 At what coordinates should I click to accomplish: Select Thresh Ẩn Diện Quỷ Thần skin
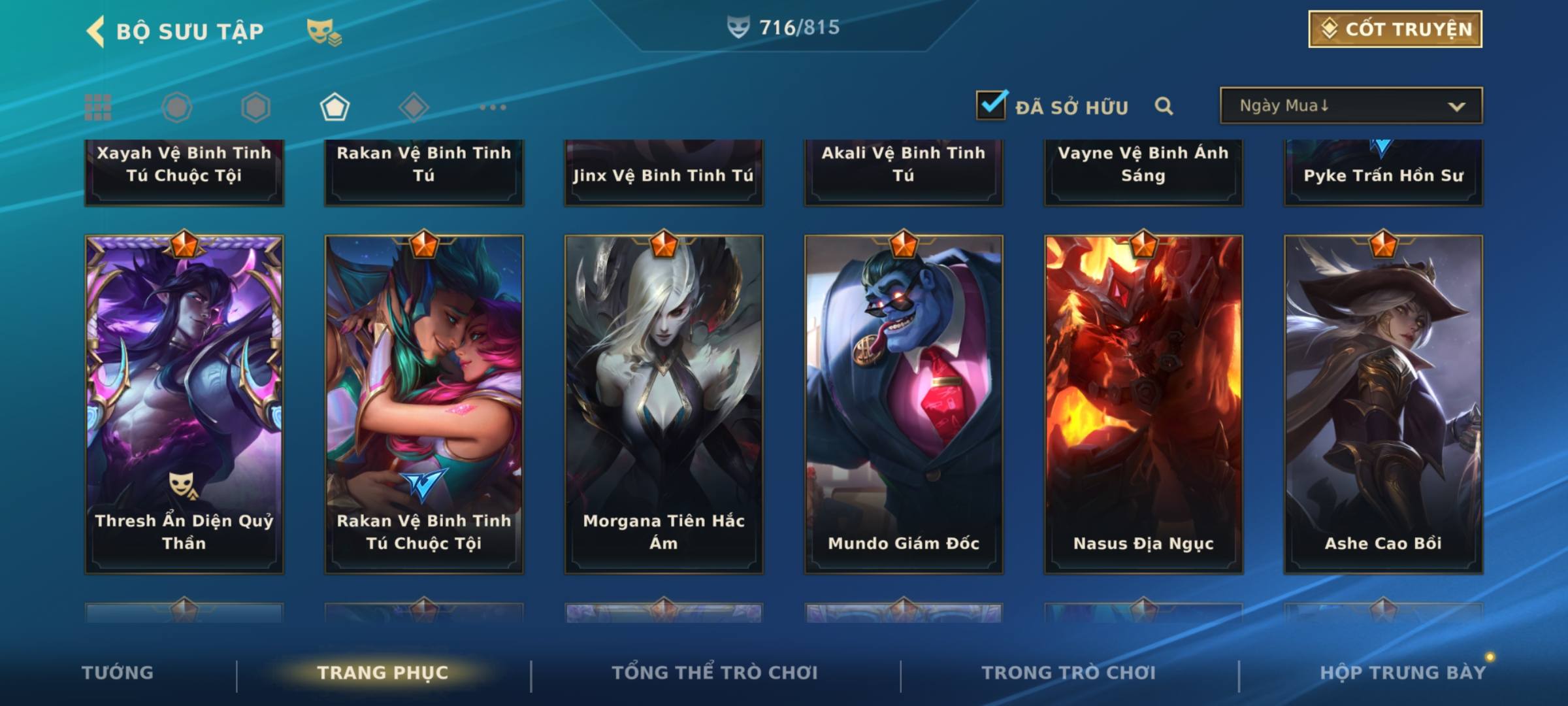pos(184,404)
